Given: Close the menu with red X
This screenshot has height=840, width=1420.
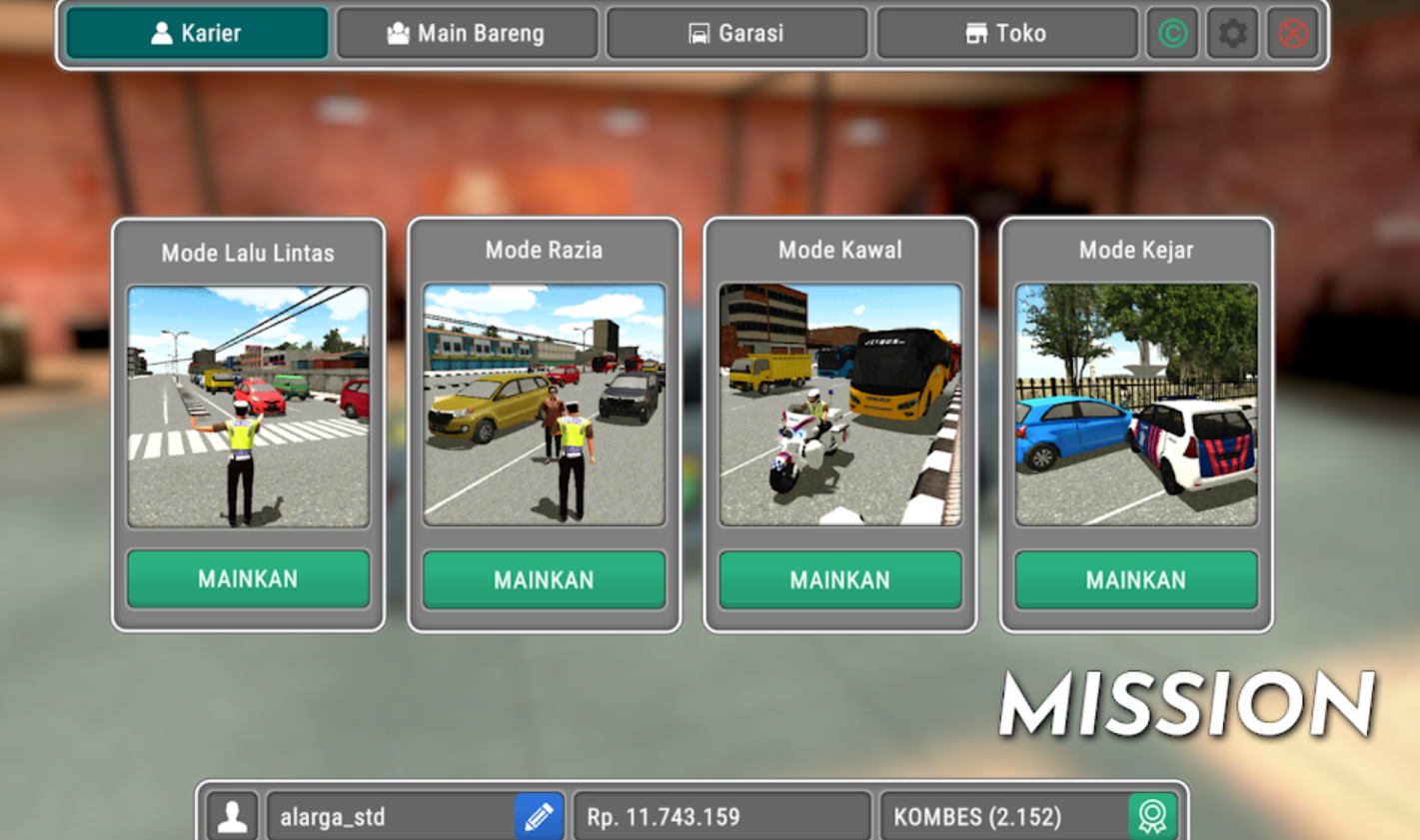Looking at the screenshot, I should click(1293, 33).
